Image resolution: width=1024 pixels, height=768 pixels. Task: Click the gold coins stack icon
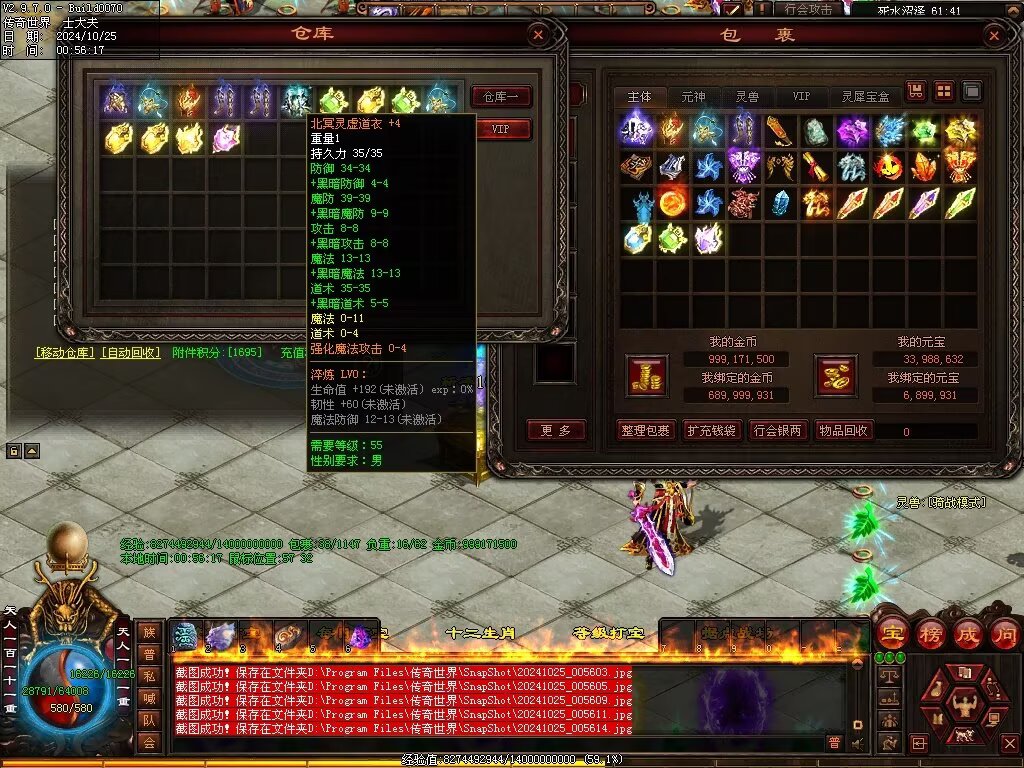(646, 375)
